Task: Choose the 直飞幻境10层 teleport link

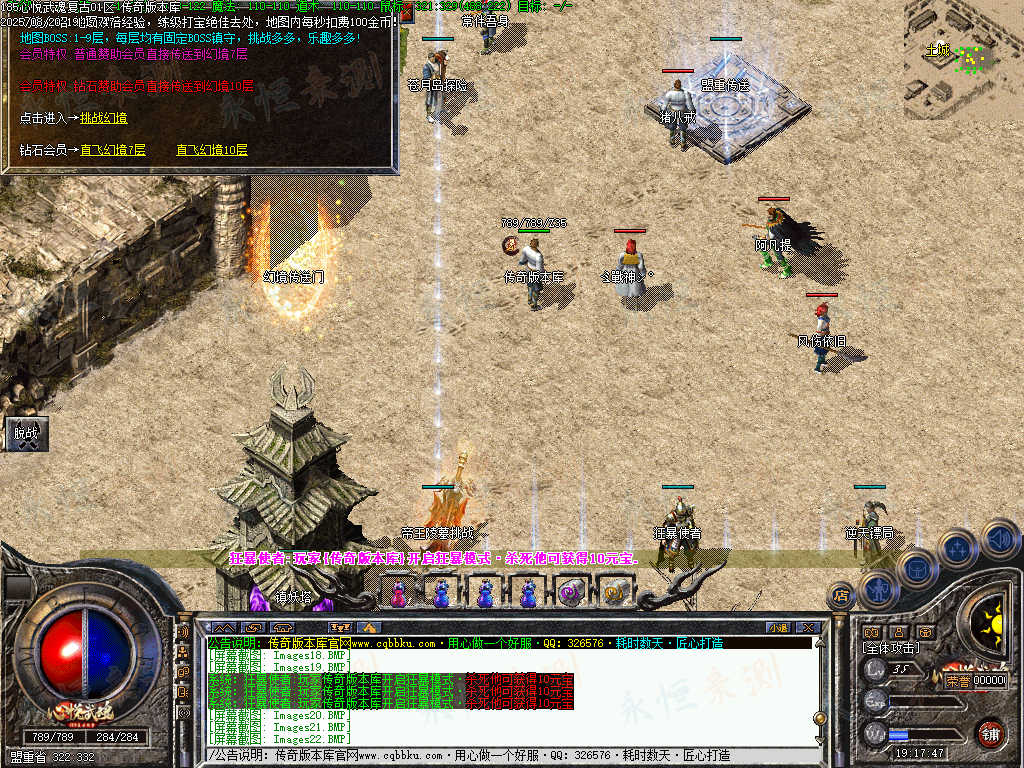Action: pyautogui.click(x=212, y=150)
